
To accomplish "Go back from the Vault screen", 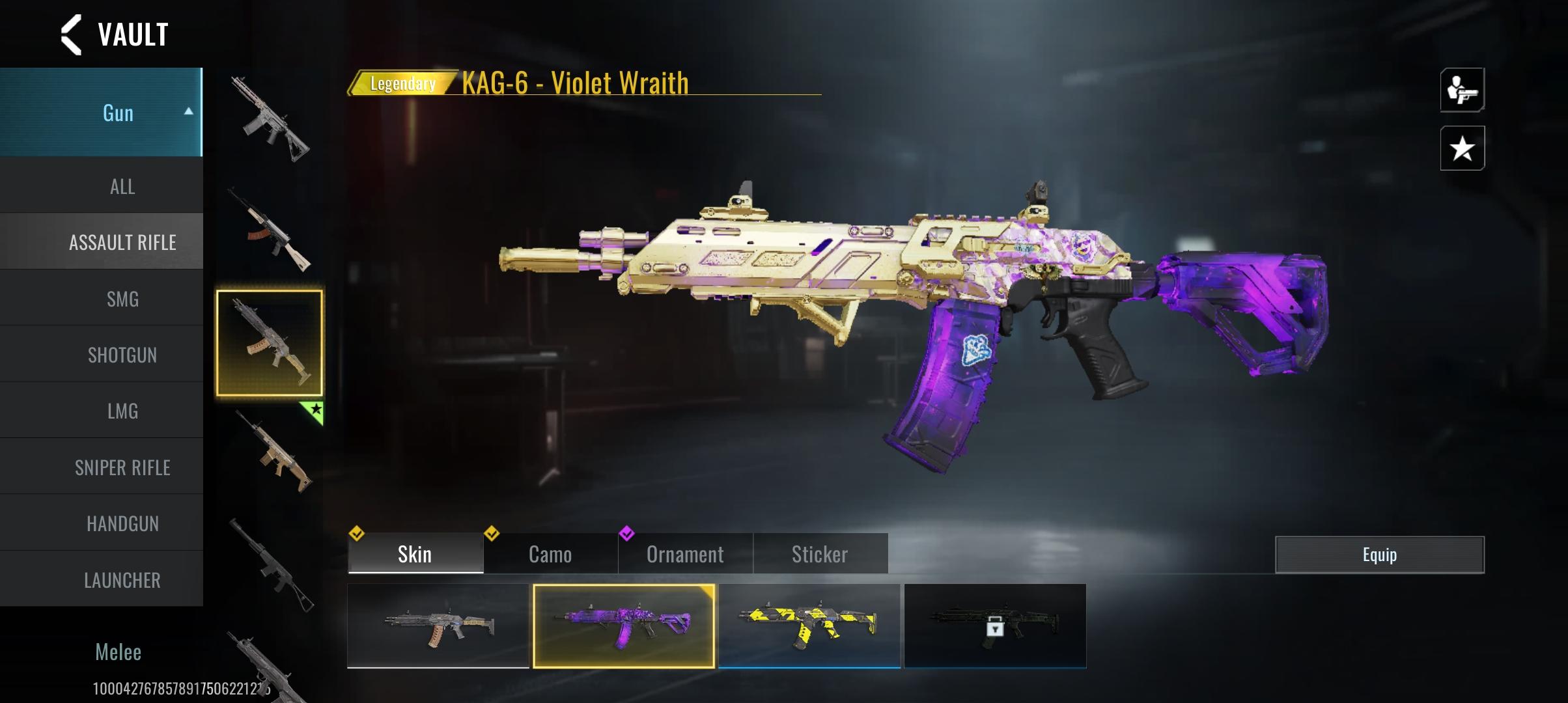I will pos(72,34).
